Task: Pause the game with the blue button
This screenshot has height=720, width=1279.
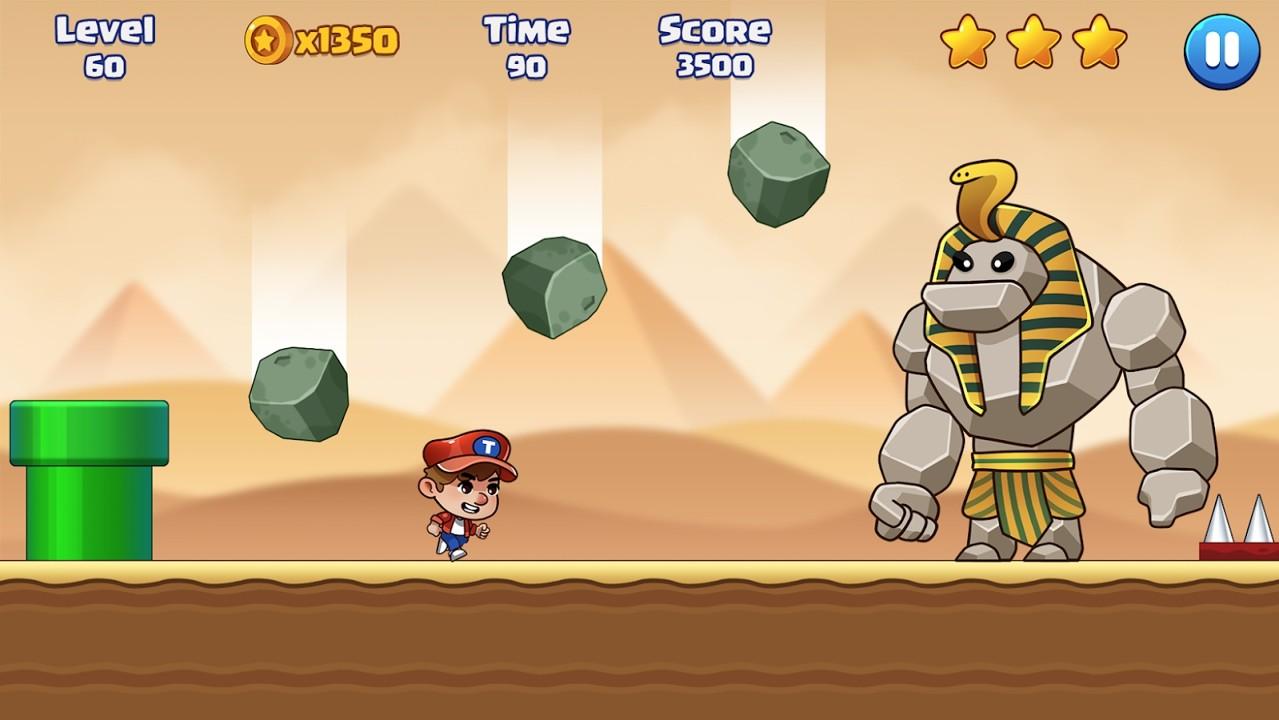Action: pyautogui.click(x=1220, y=51)
